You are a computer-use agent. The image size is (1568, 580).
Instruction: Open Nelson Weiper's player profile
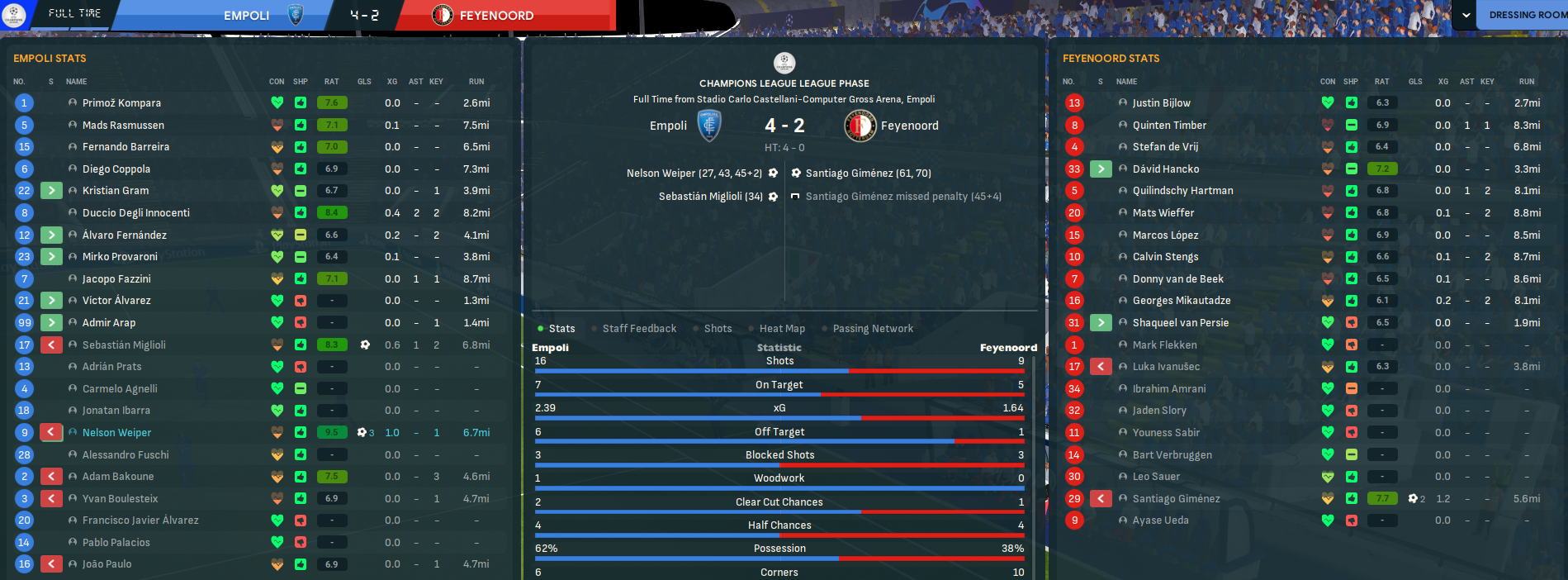116,433
